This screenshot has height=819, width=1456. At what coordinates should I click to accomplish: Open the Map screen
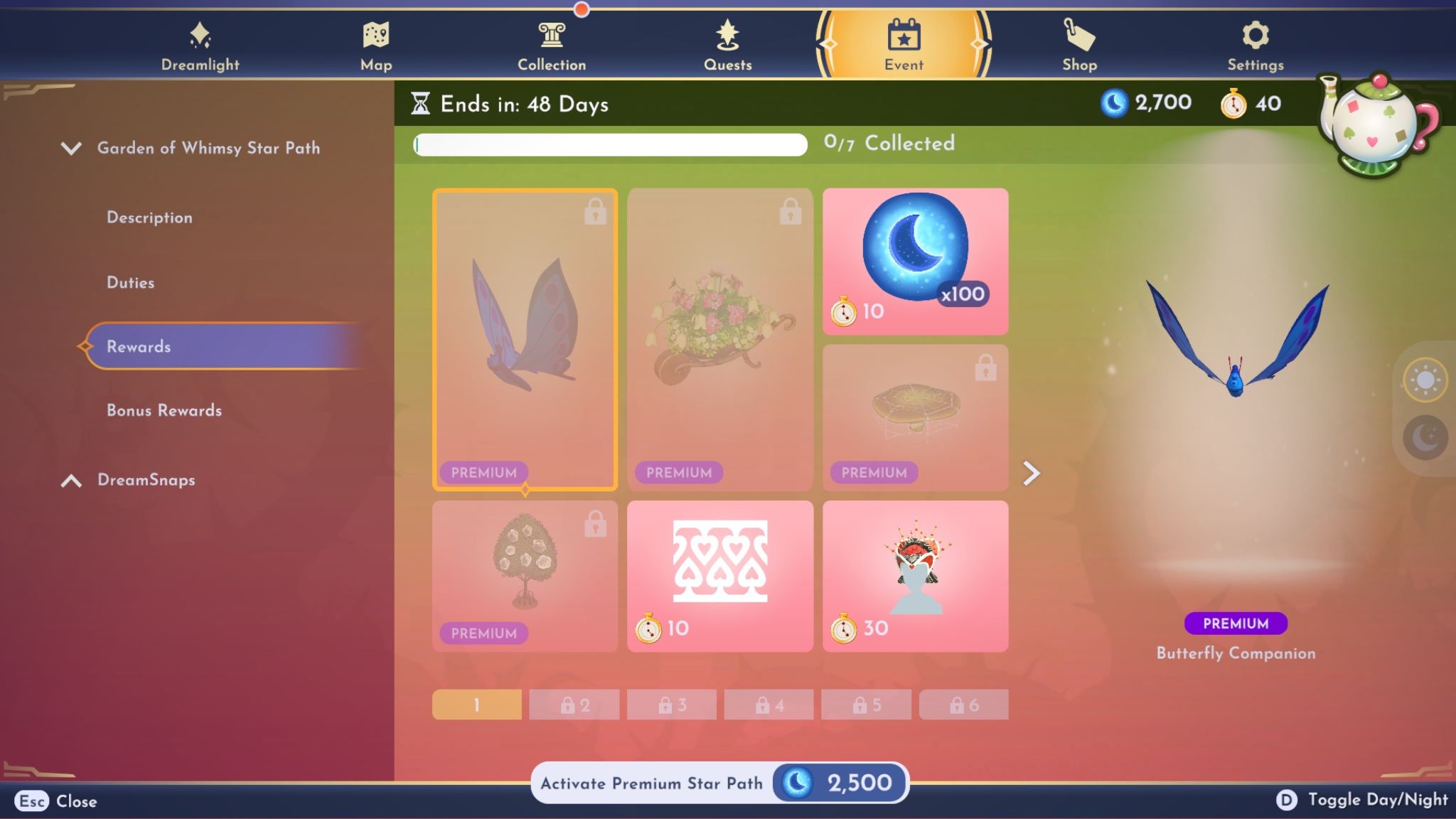[375, 43]
